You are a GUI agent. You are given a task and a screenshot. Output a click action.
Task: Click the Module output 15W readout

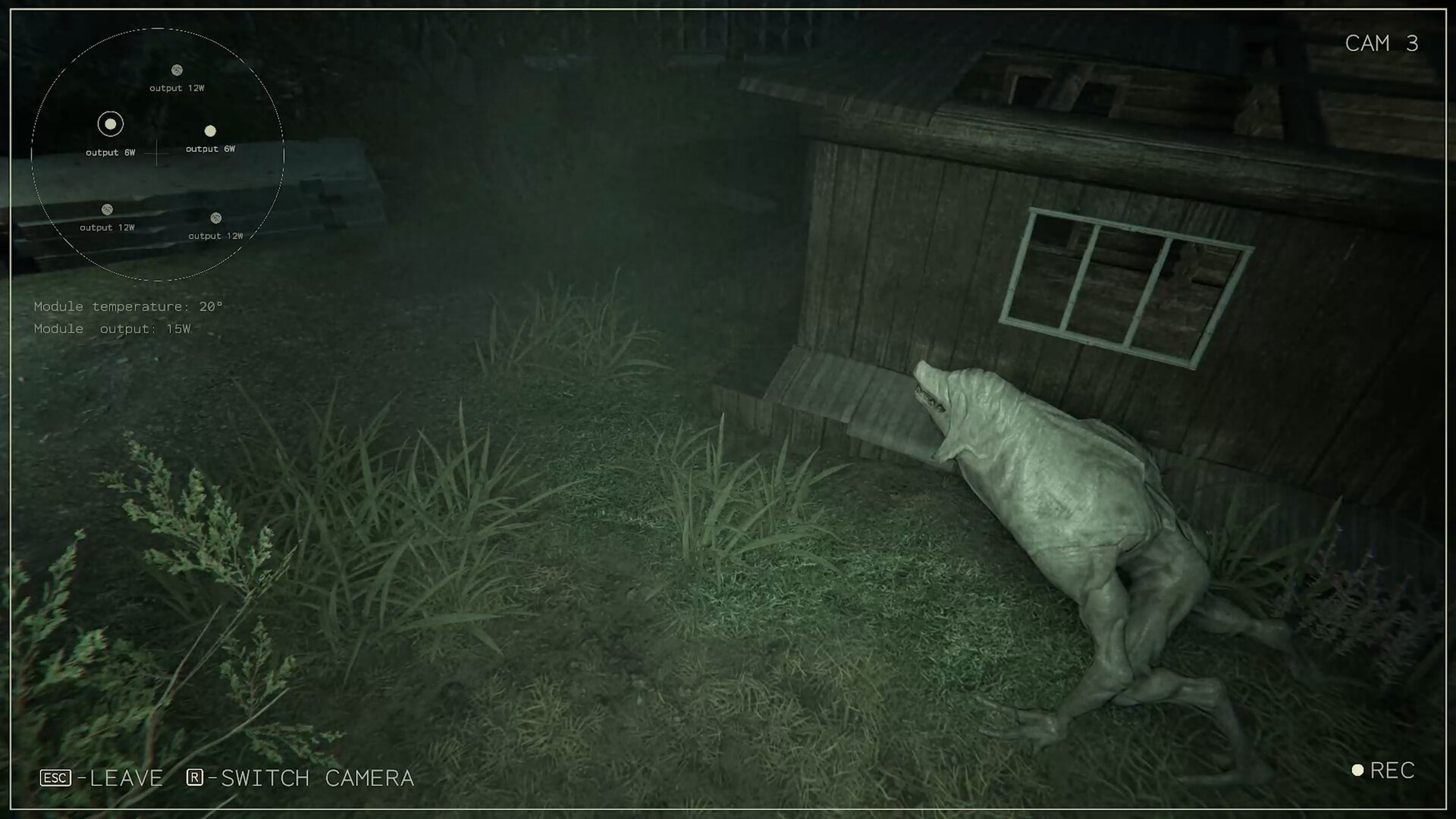point(112,328)
